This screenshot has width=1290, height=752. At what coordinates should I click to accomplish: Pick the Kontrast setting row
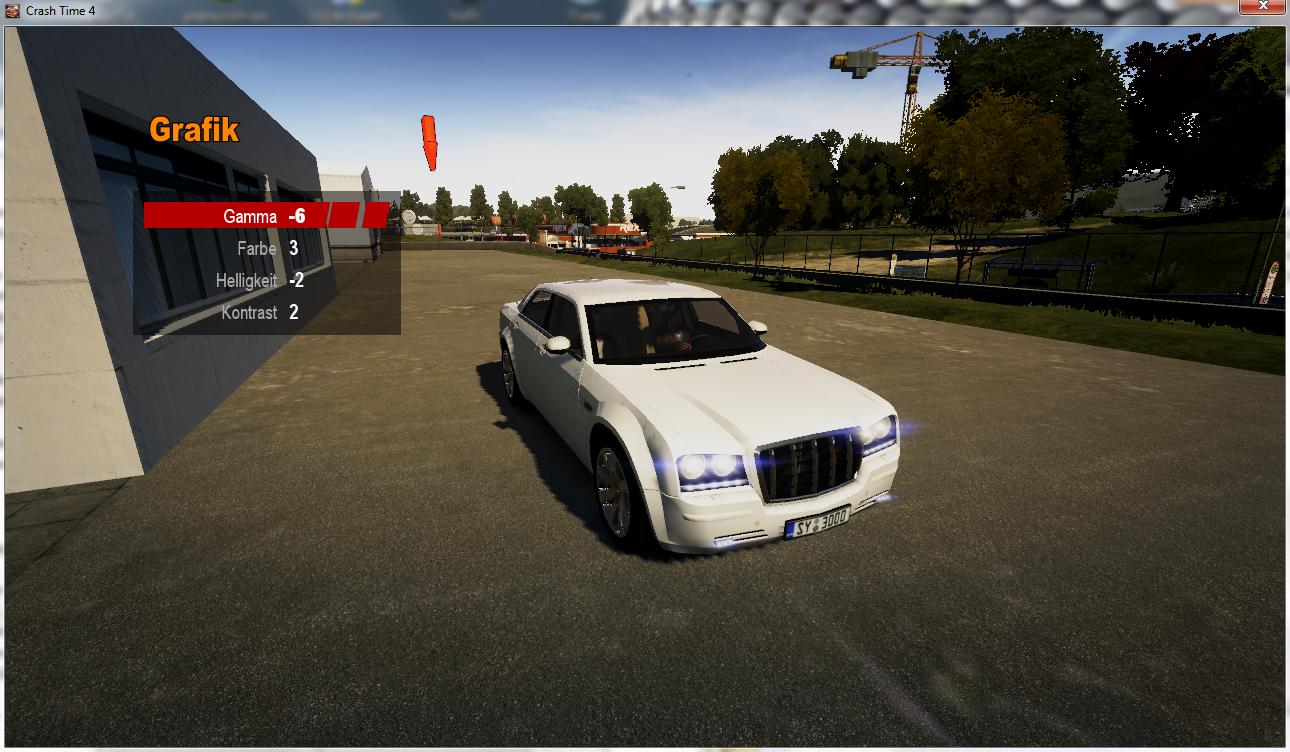point(250,313)
